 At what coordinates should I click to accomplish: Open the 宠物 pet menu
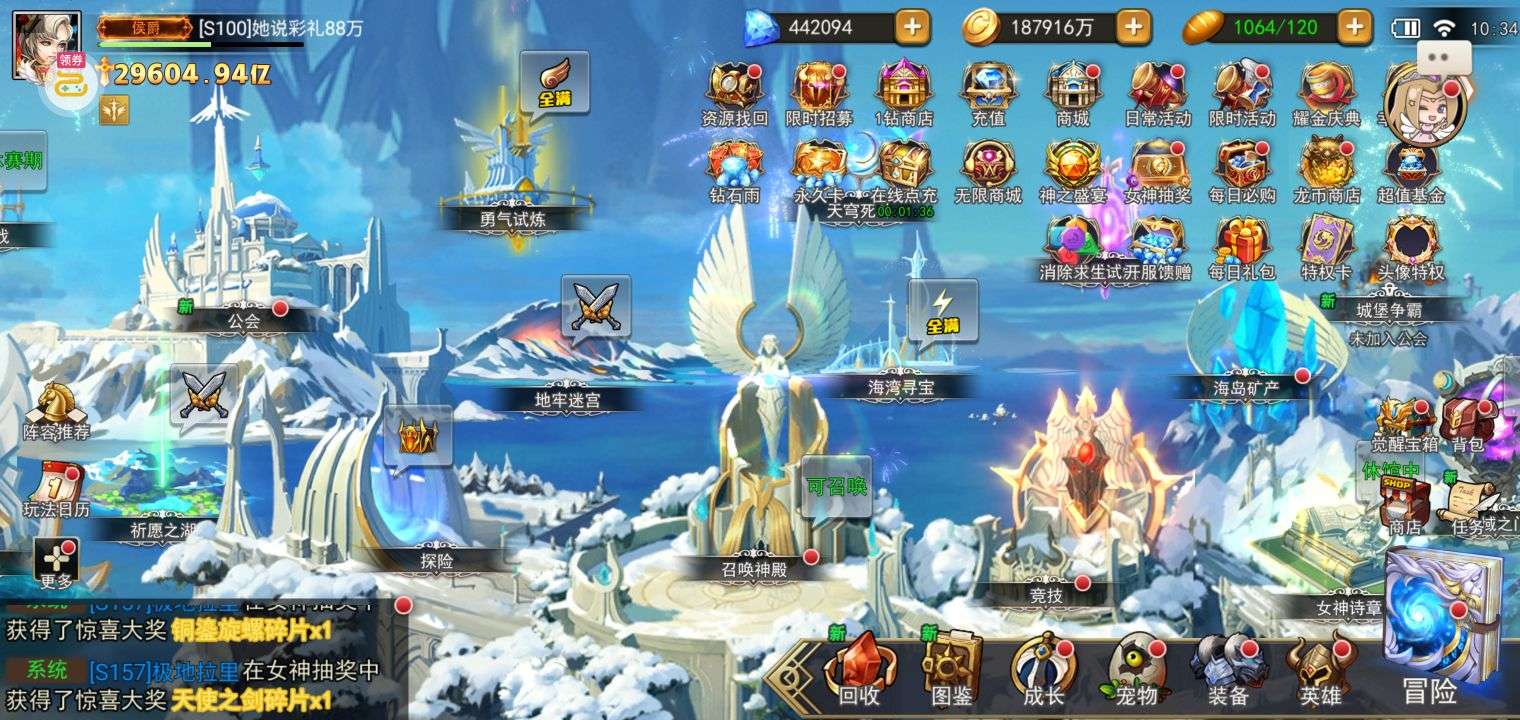[x=1135, y=668]
